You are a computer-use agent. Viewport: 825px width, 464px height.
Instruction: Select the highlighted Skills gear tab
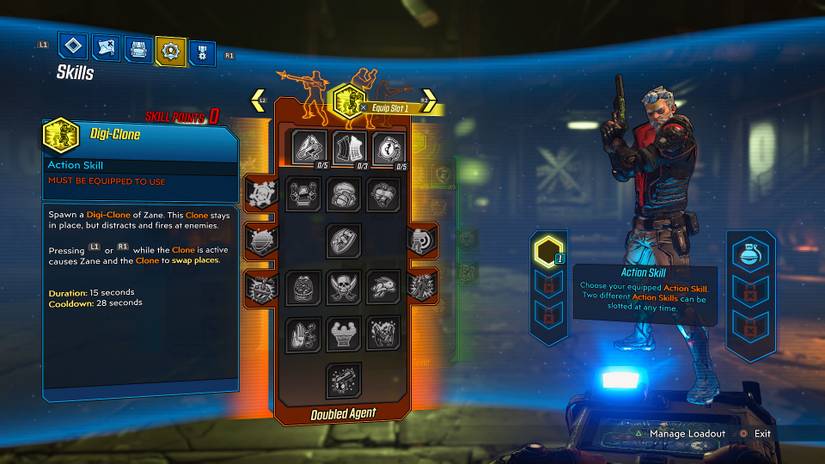point(170,49)
